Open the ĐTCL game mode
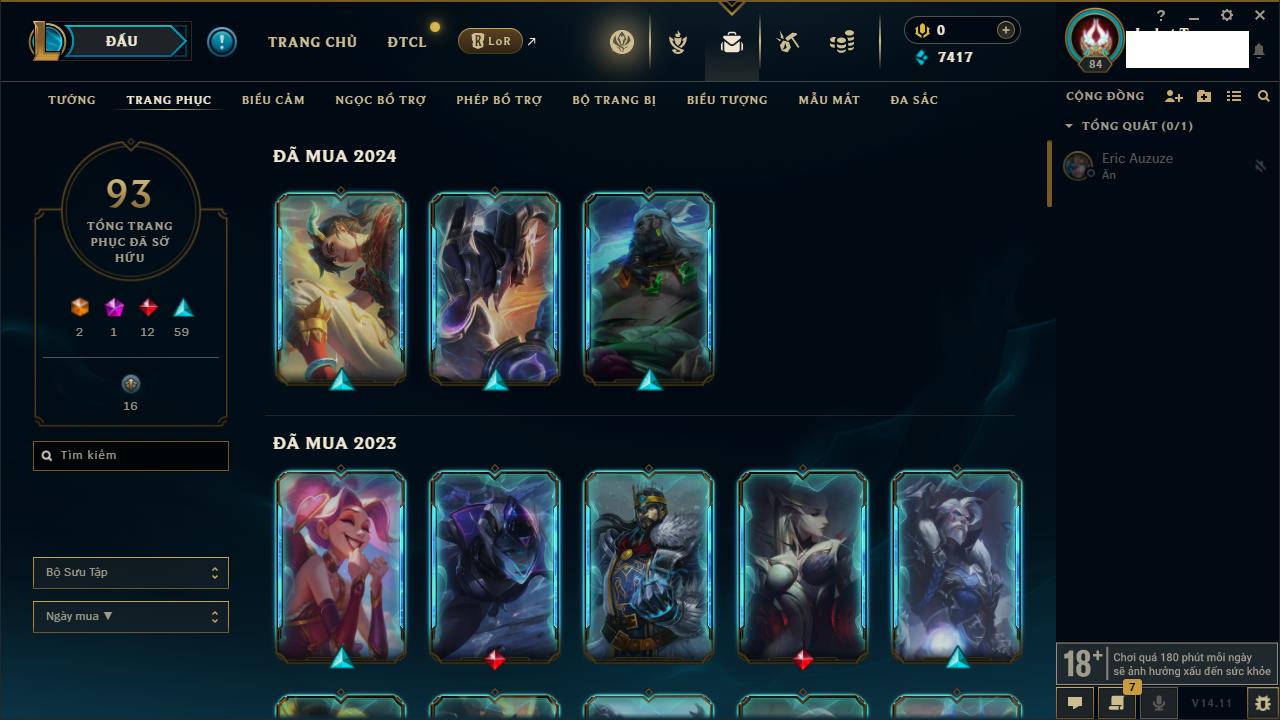This screenshot has width=1280, height=720. 407,42
